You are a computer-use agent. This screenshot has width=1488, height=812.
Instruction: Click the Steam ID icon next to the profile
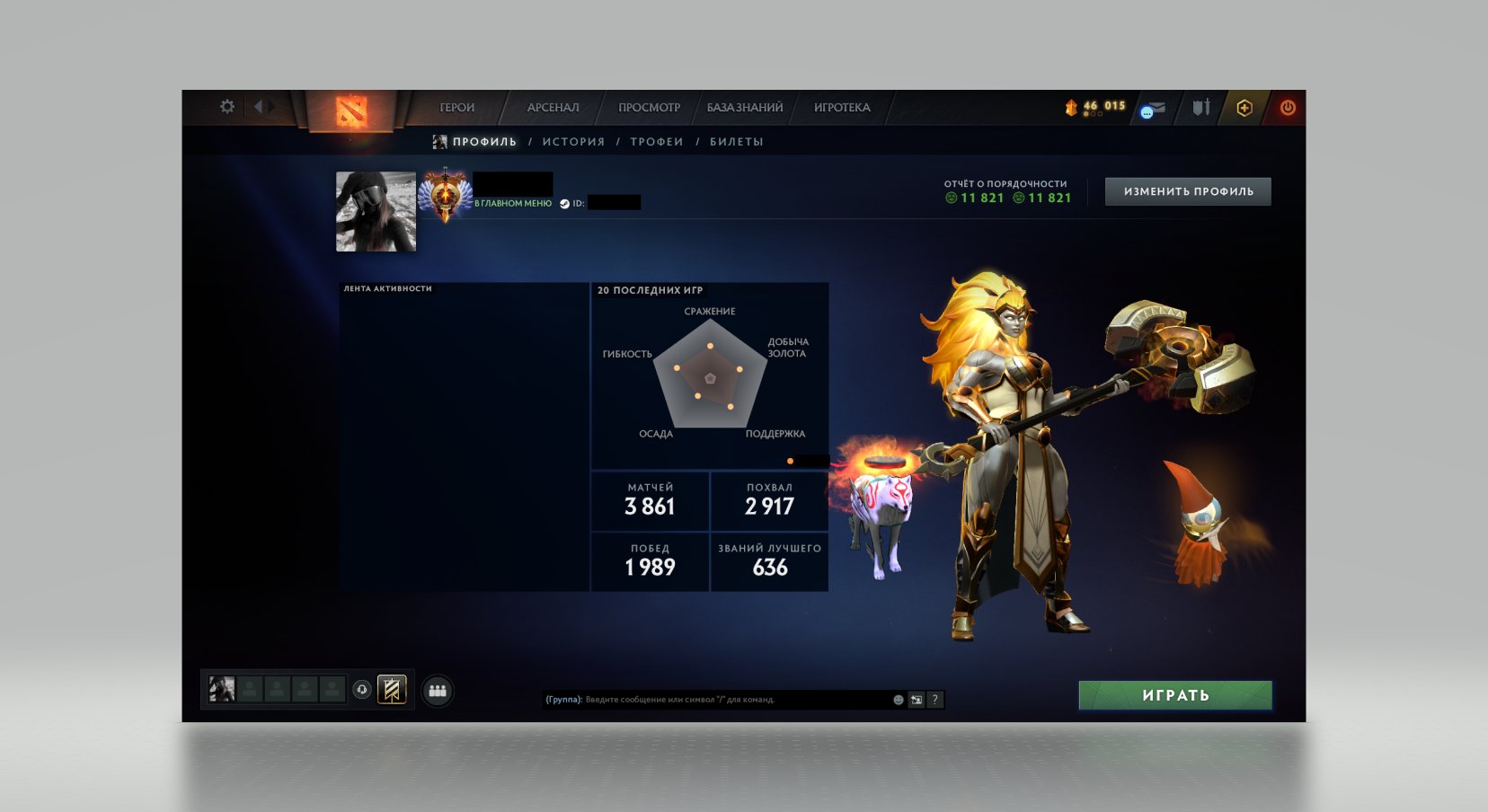[x=566, y=202]
